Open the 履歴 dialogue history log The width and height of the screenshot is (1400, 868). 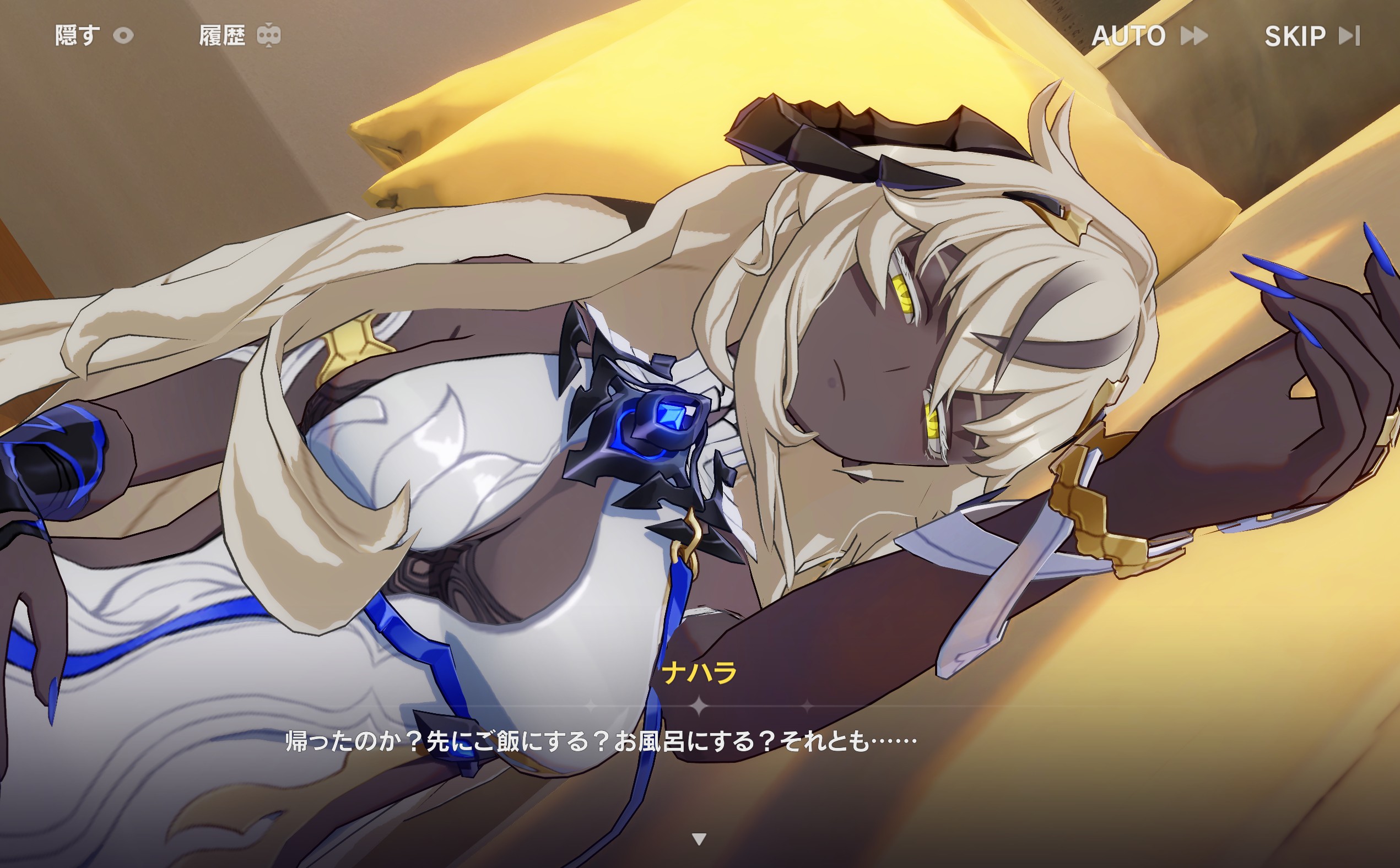[240, 36]
